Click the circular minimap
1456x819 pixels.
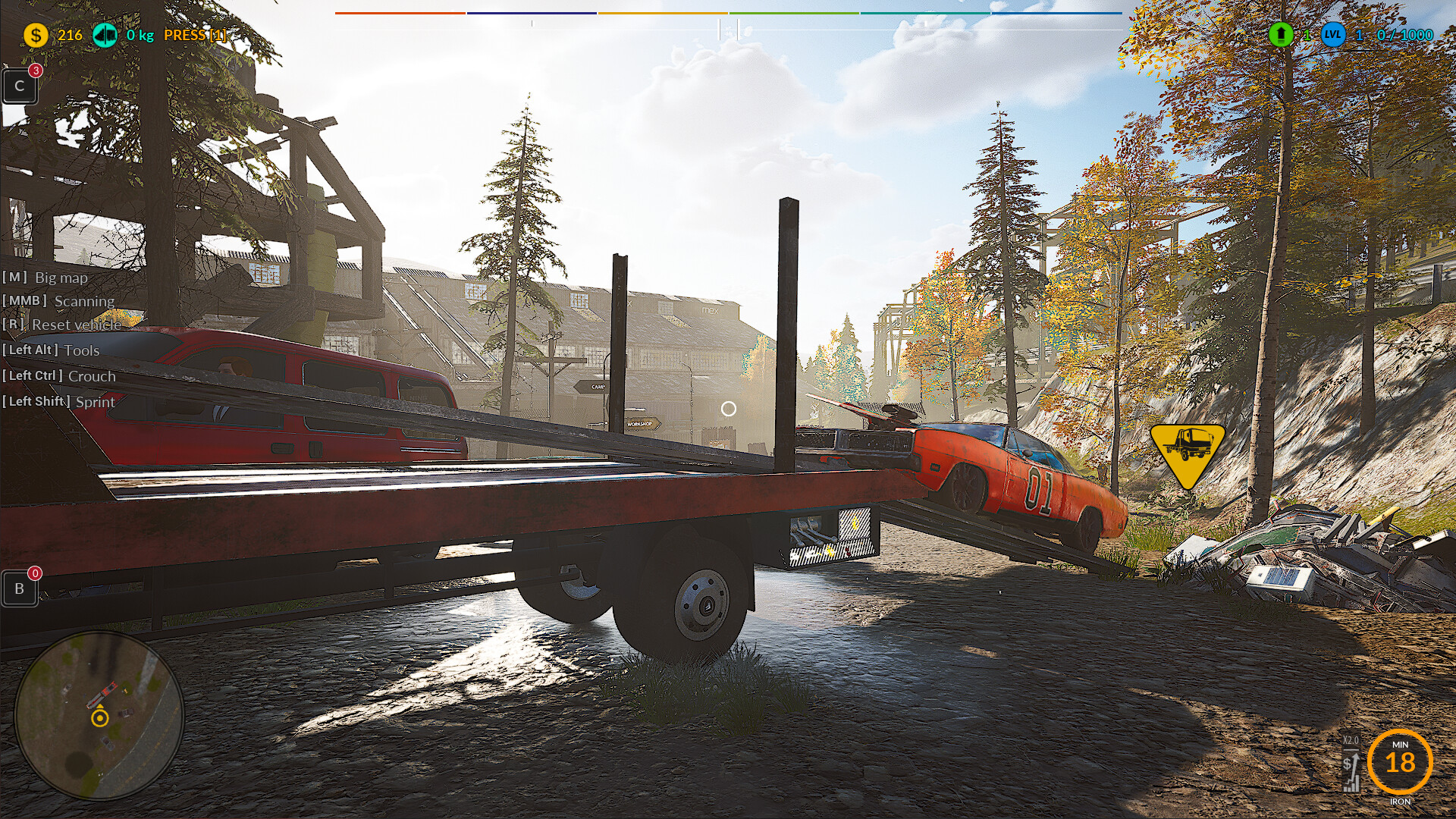[99, 715]
